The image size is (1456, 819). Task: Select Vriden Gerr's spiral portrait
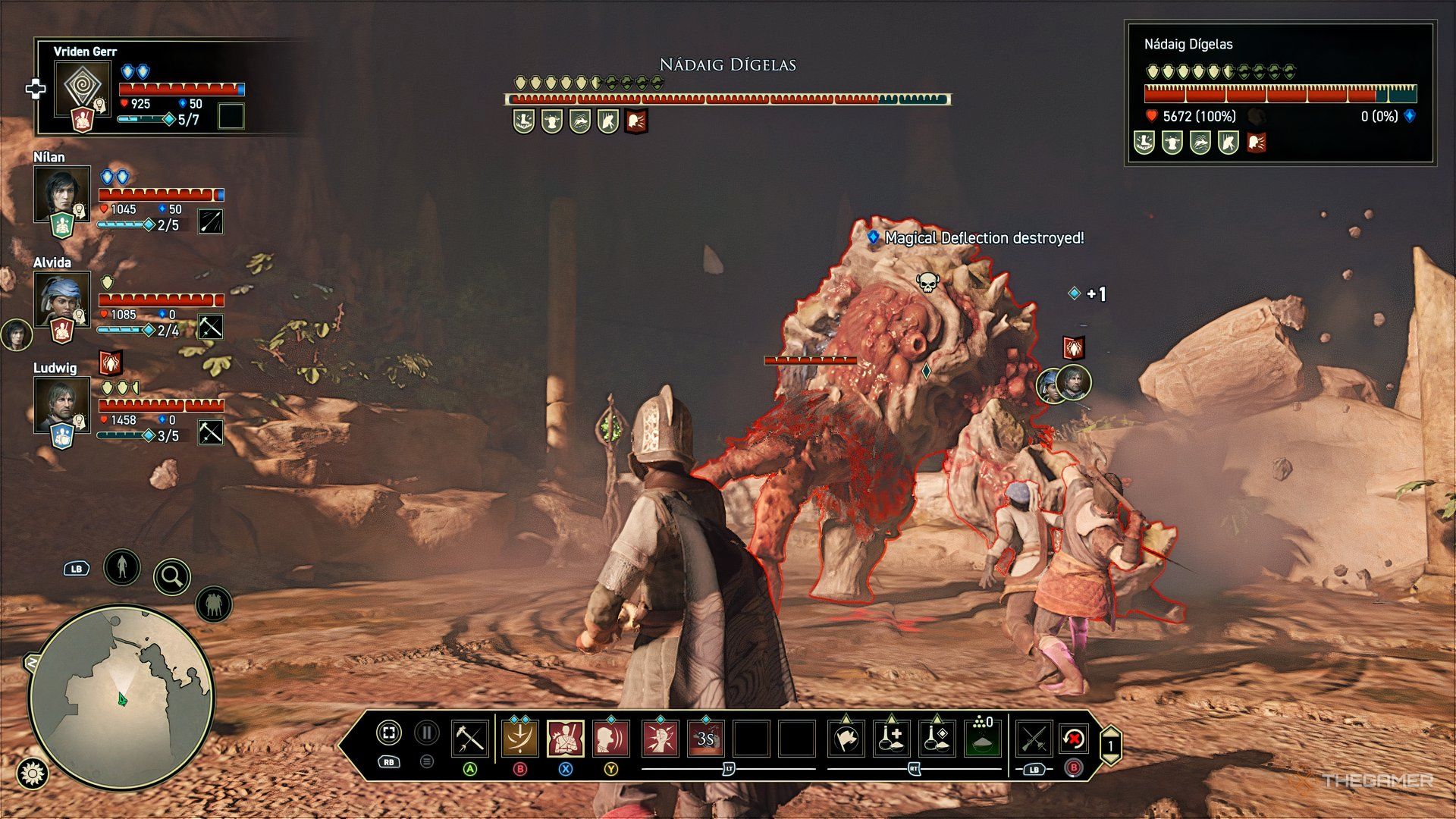(82, 88)
